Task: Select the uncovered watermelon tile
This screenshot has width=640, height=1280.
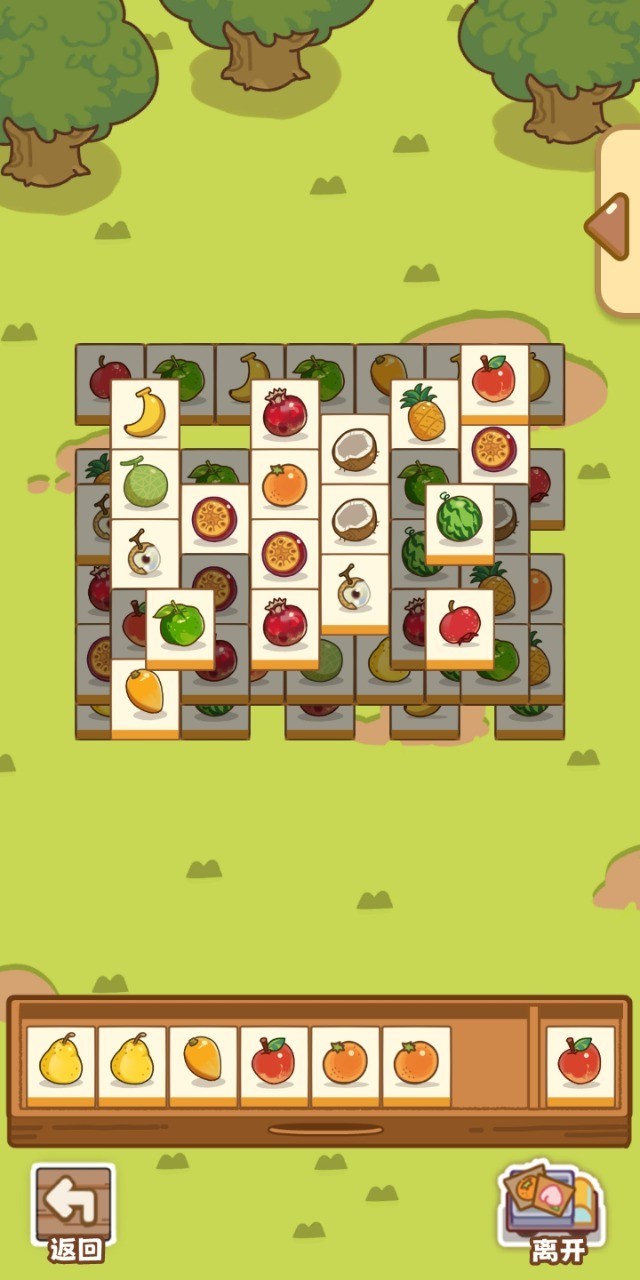Action: 459,519
